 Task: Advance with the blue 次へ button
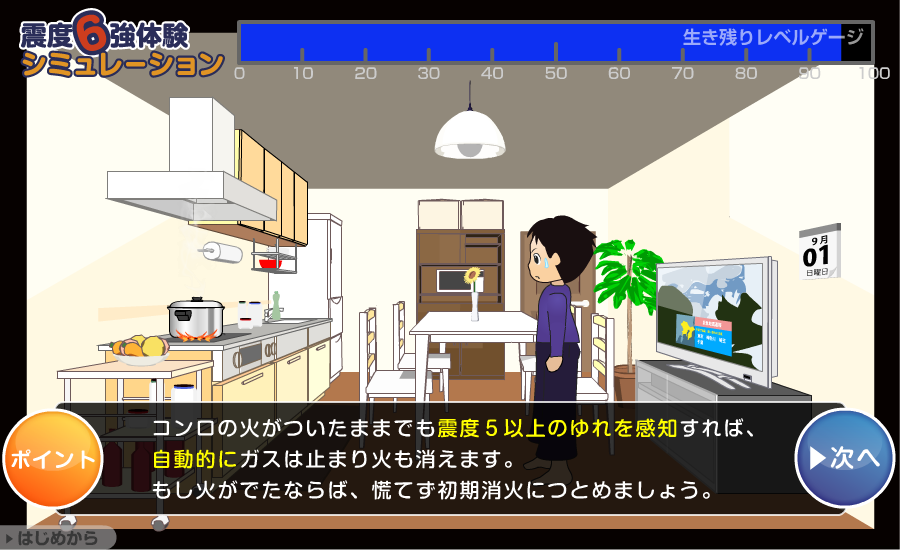pyautogui.click(x=844, y=458)
